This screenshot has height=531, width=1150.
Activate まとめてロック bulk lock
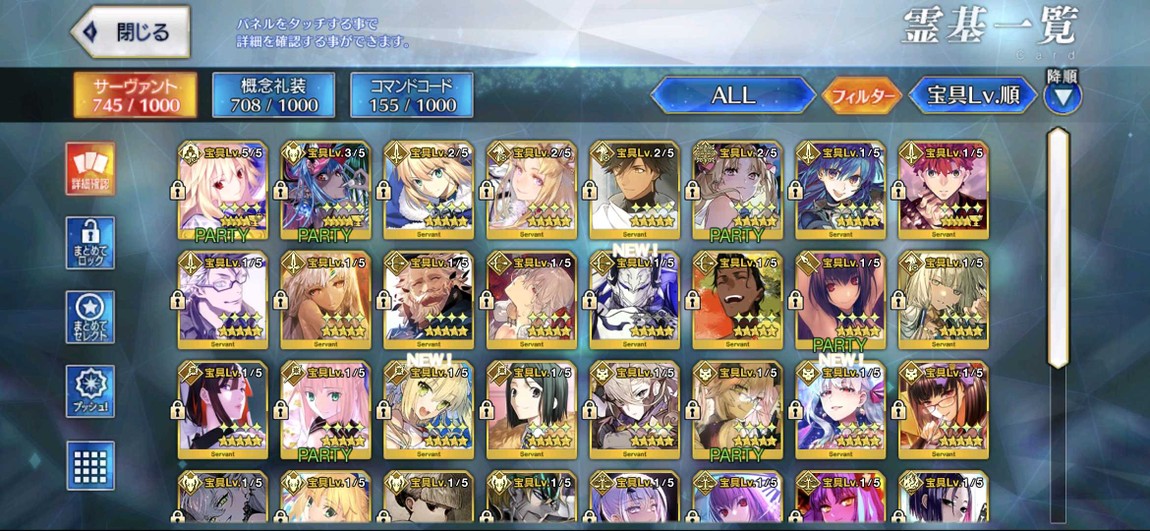(x=90, y=242)
